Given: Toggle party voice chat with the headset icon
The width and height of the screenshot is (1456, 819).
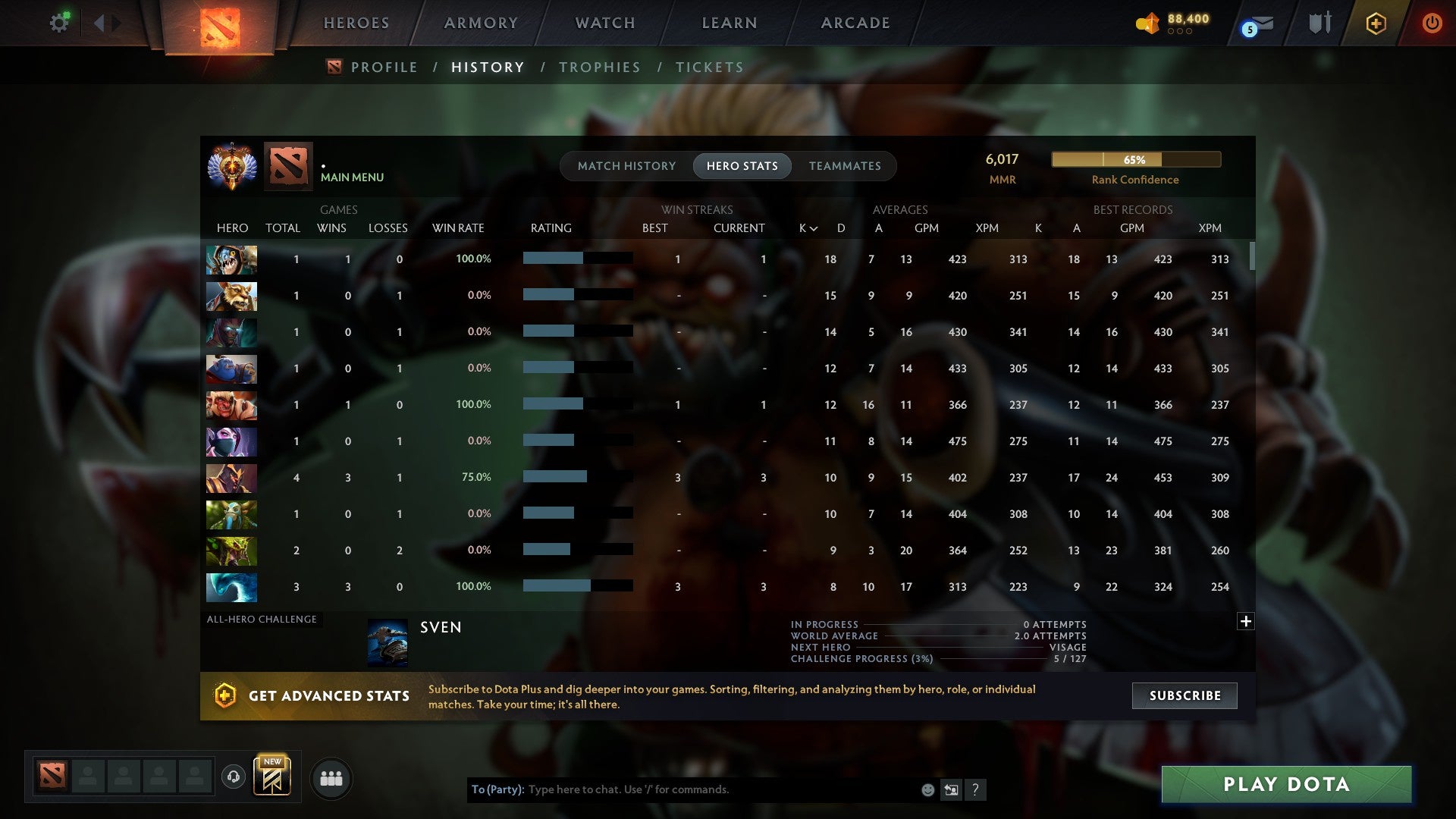Looking at the screenshot, I should [233, 777].
